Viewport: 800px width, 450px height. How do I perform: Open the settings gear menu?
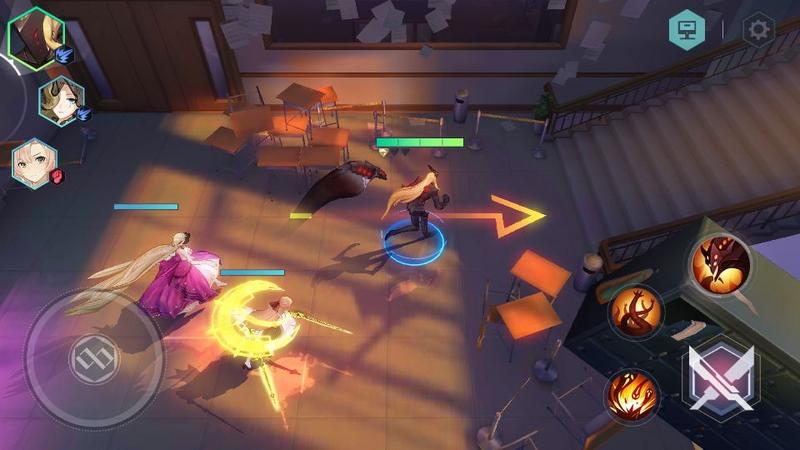(758, 29)
